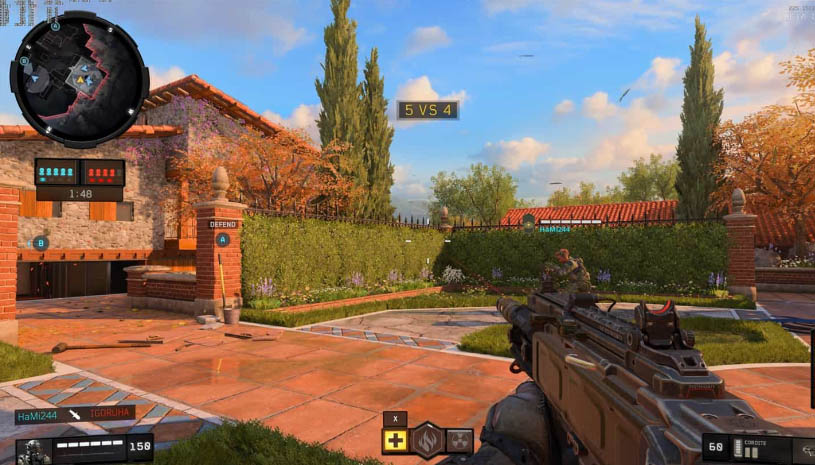
Task: Click the kill feed entry HaMi244 TGORUHA
Action: [75, 415]
